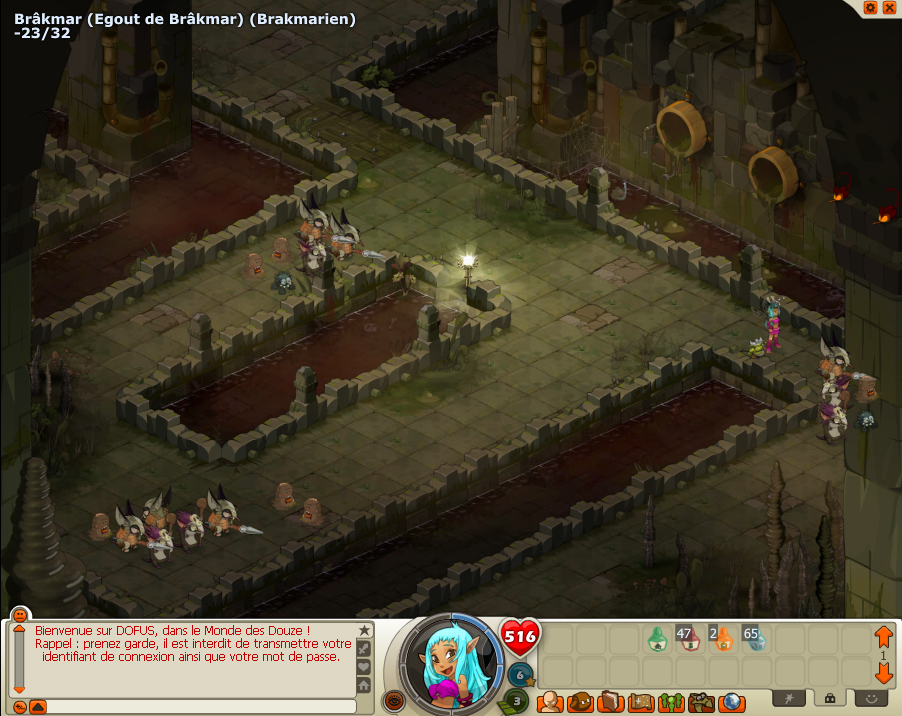
Task: Close the game with the X button
Action: point(887,8)
